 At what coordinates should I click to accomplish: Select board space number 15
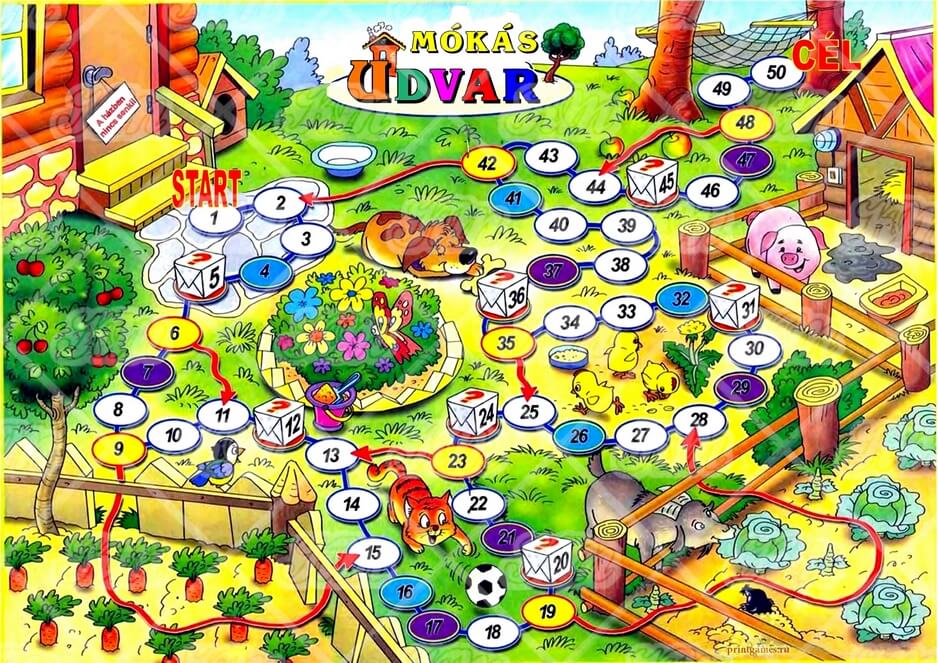[373, 551]
